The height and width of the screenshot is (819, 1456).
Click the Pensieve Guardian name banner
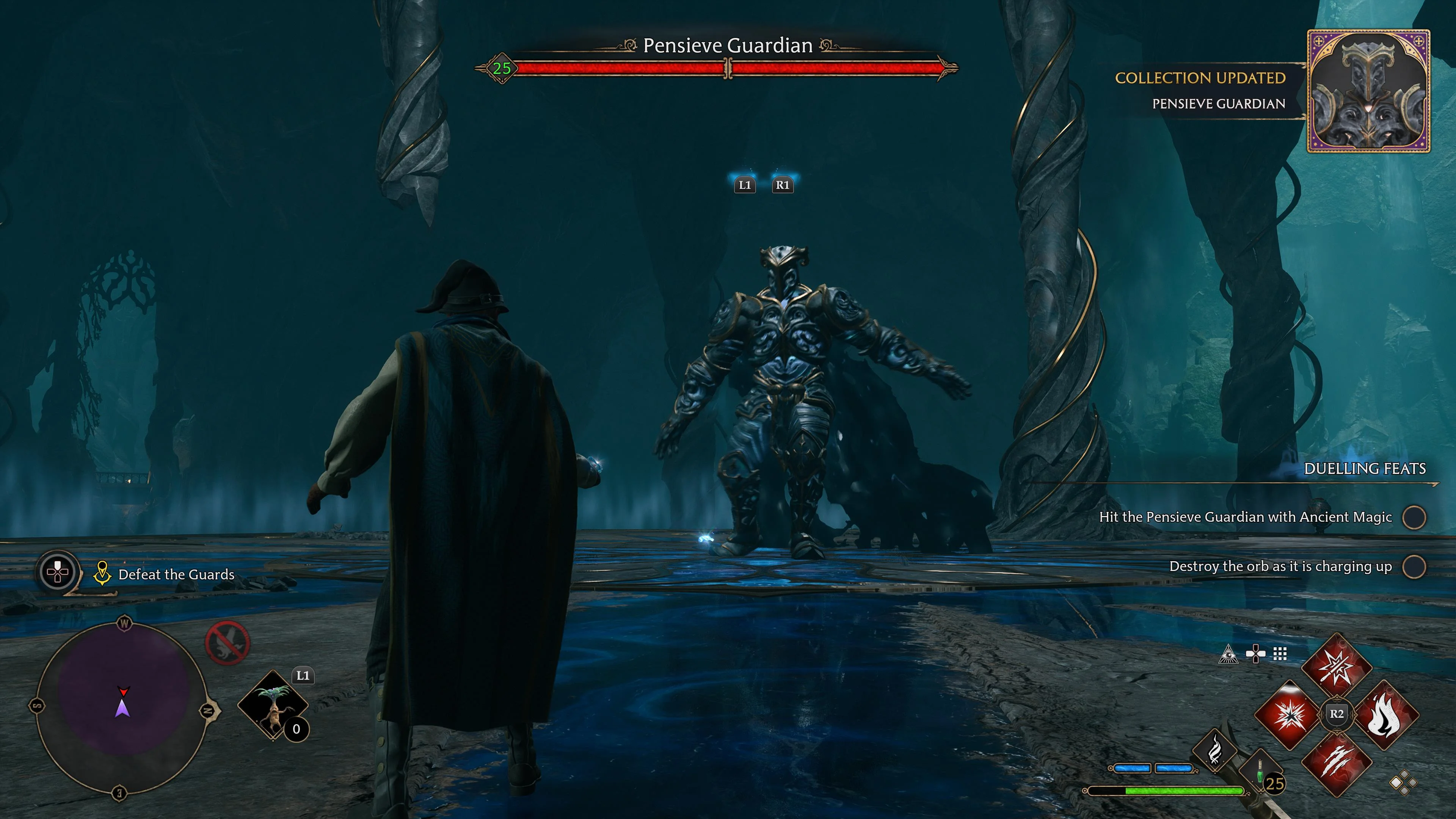728,45
